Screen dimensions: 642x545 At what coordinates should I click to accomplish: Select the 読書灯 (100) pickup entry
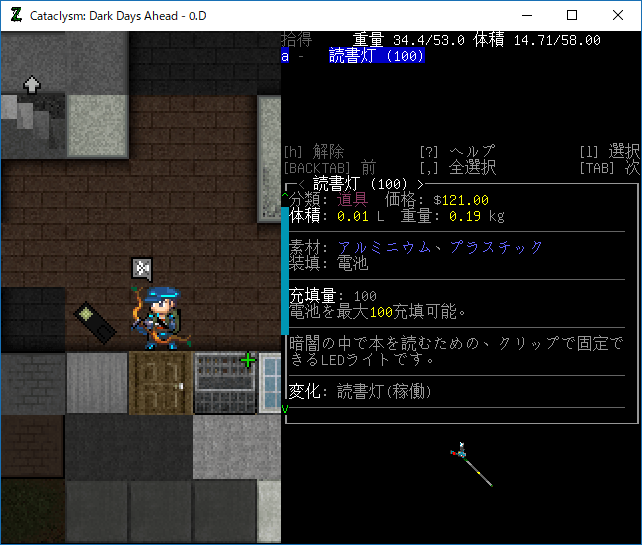click(376, 56)
